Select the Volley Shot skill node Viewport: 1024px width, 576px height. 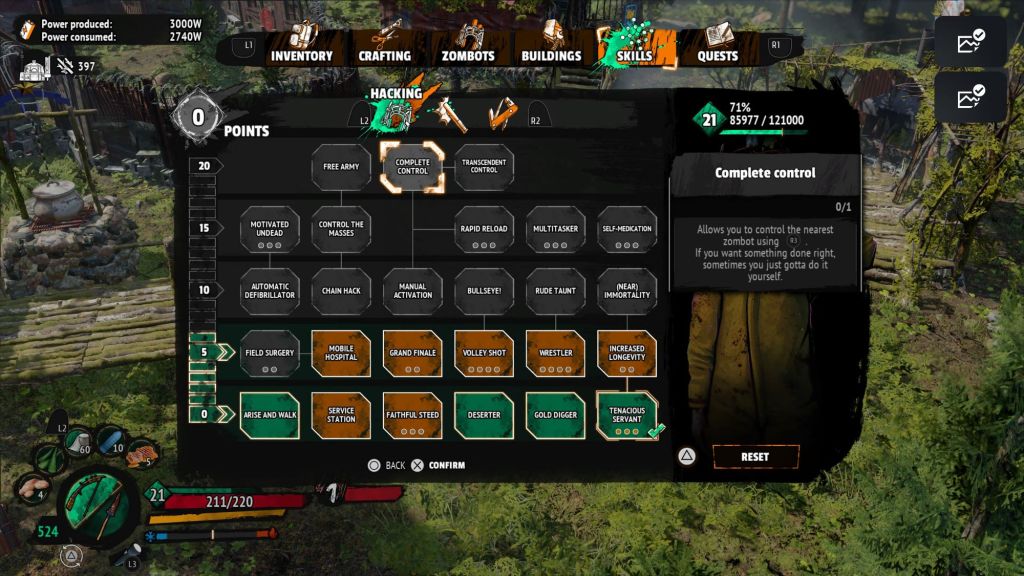(484, 354)
